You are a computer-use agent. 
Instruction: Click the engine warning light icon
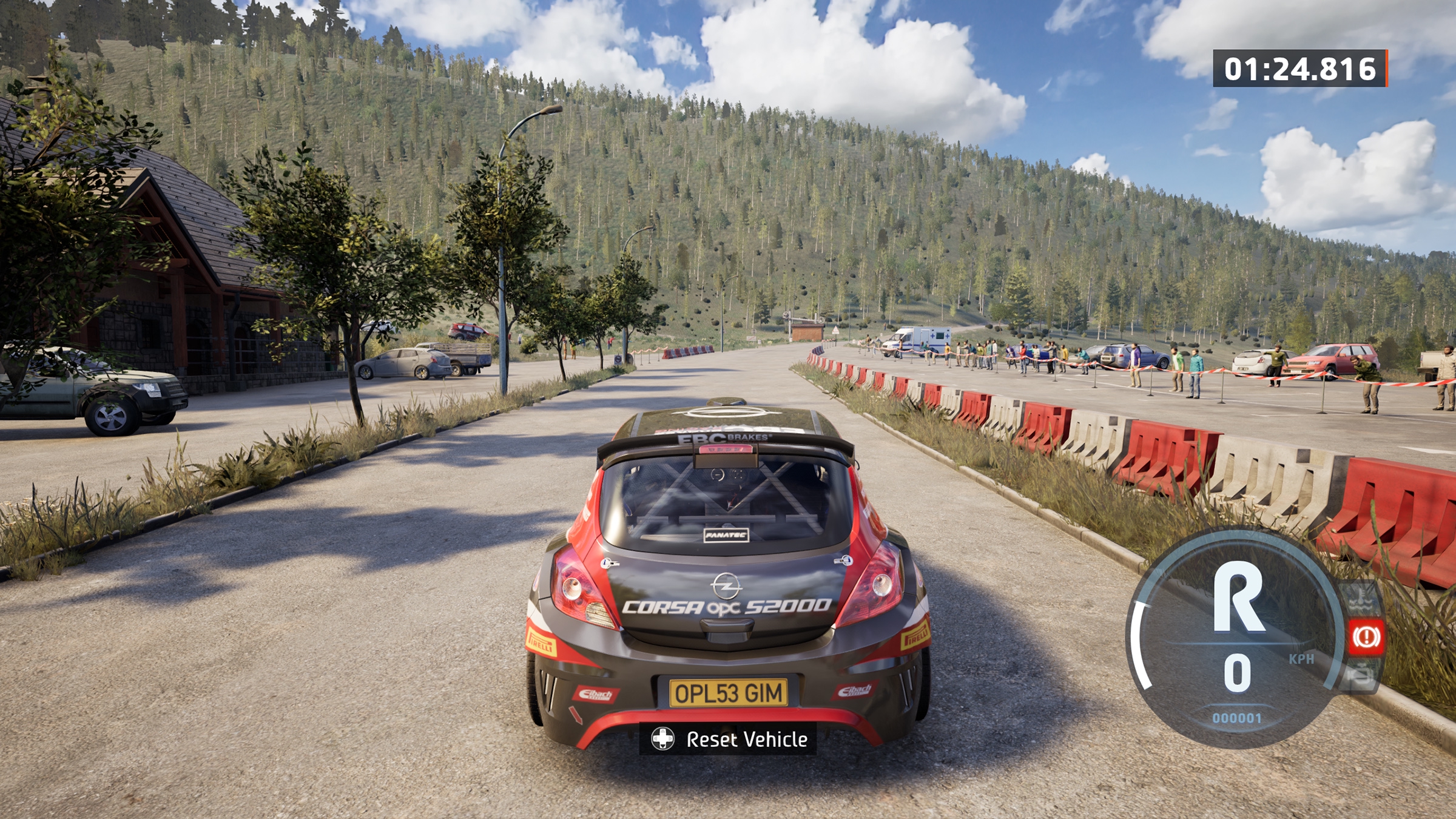pyautogui.click(x=1361, y=675)
